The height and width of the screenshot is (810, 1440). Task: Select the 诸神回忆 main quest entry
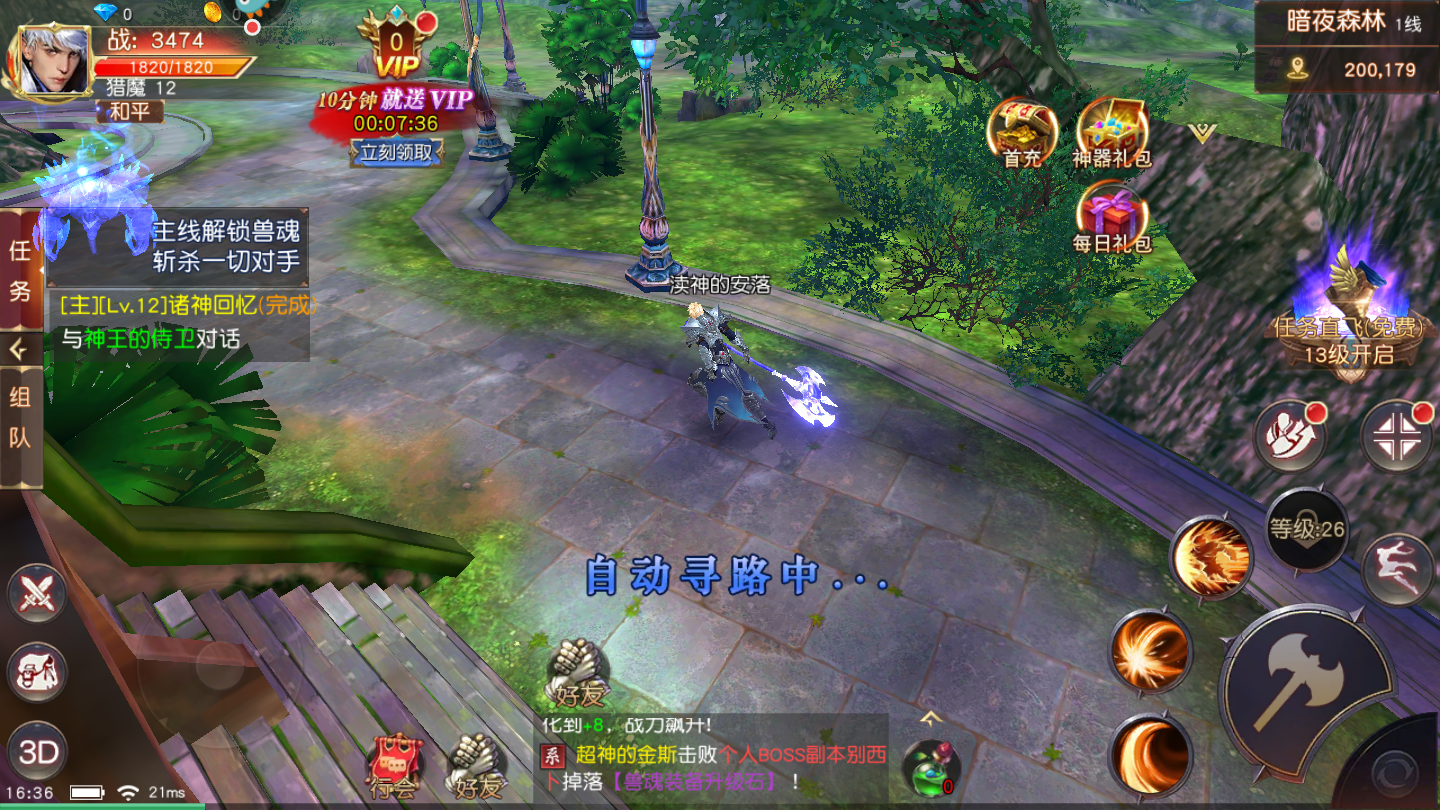point(186,304)
